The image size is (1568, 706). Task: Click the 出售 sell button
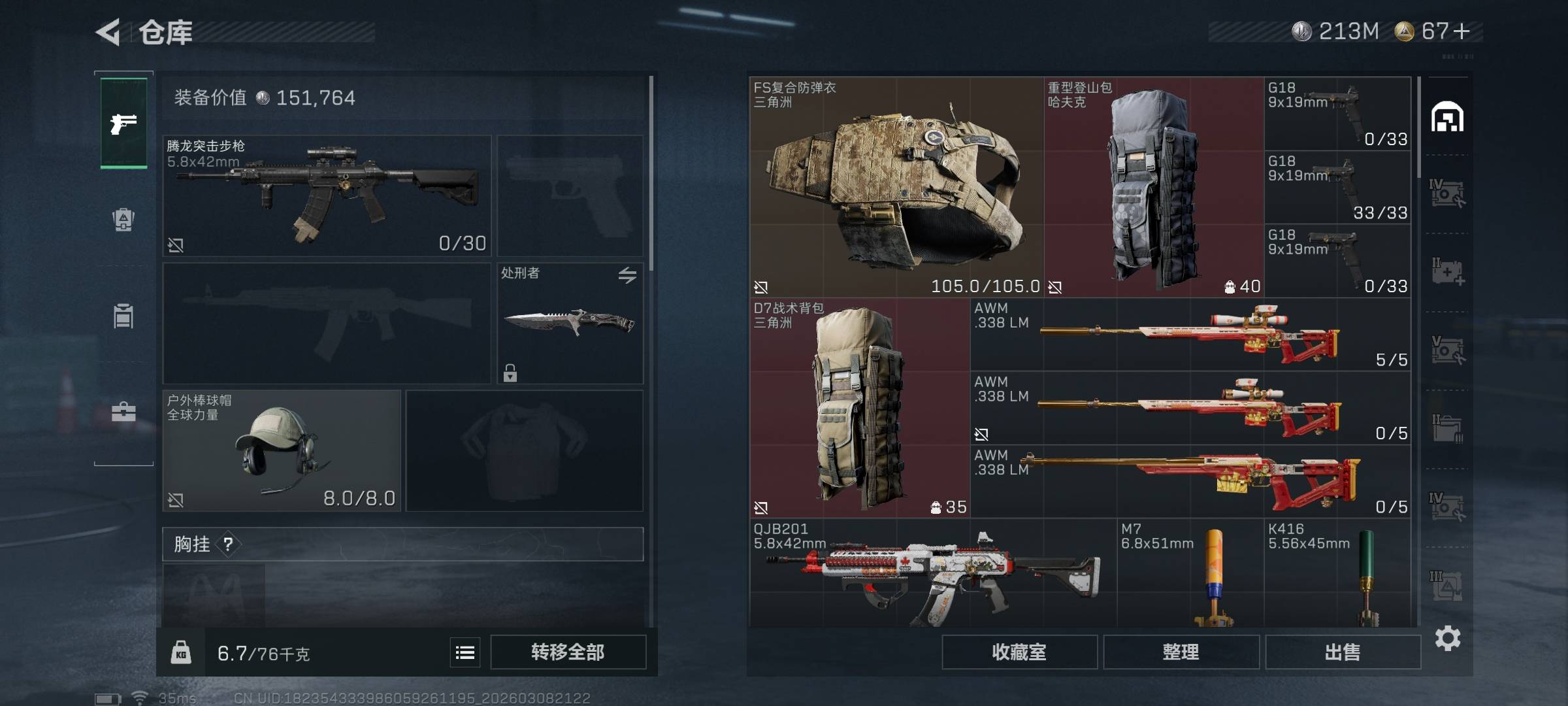(1343, 652)
